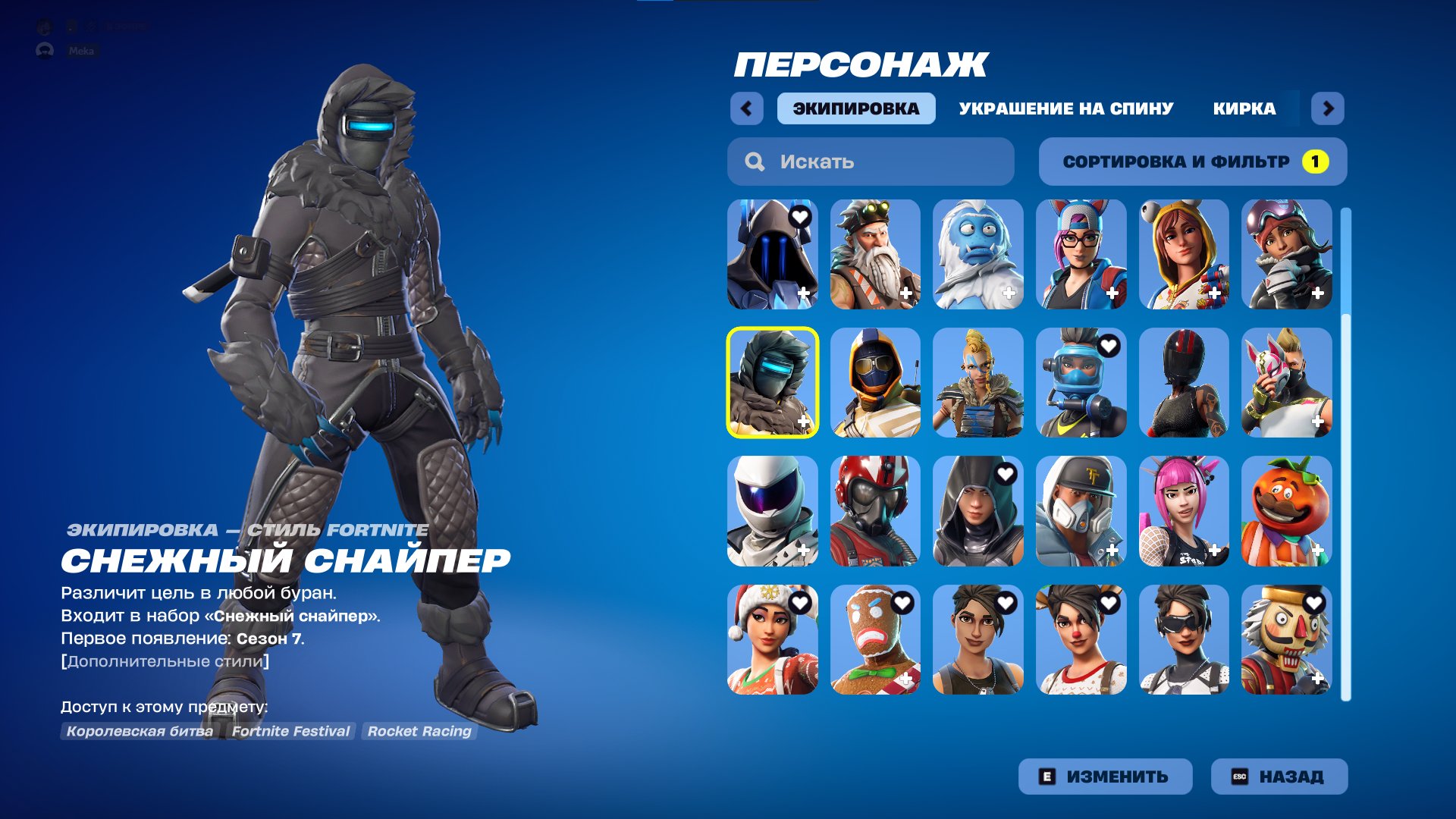Switch to the КИРКА tab
Screen dimensions: 1456x819
click(1244, 108)
